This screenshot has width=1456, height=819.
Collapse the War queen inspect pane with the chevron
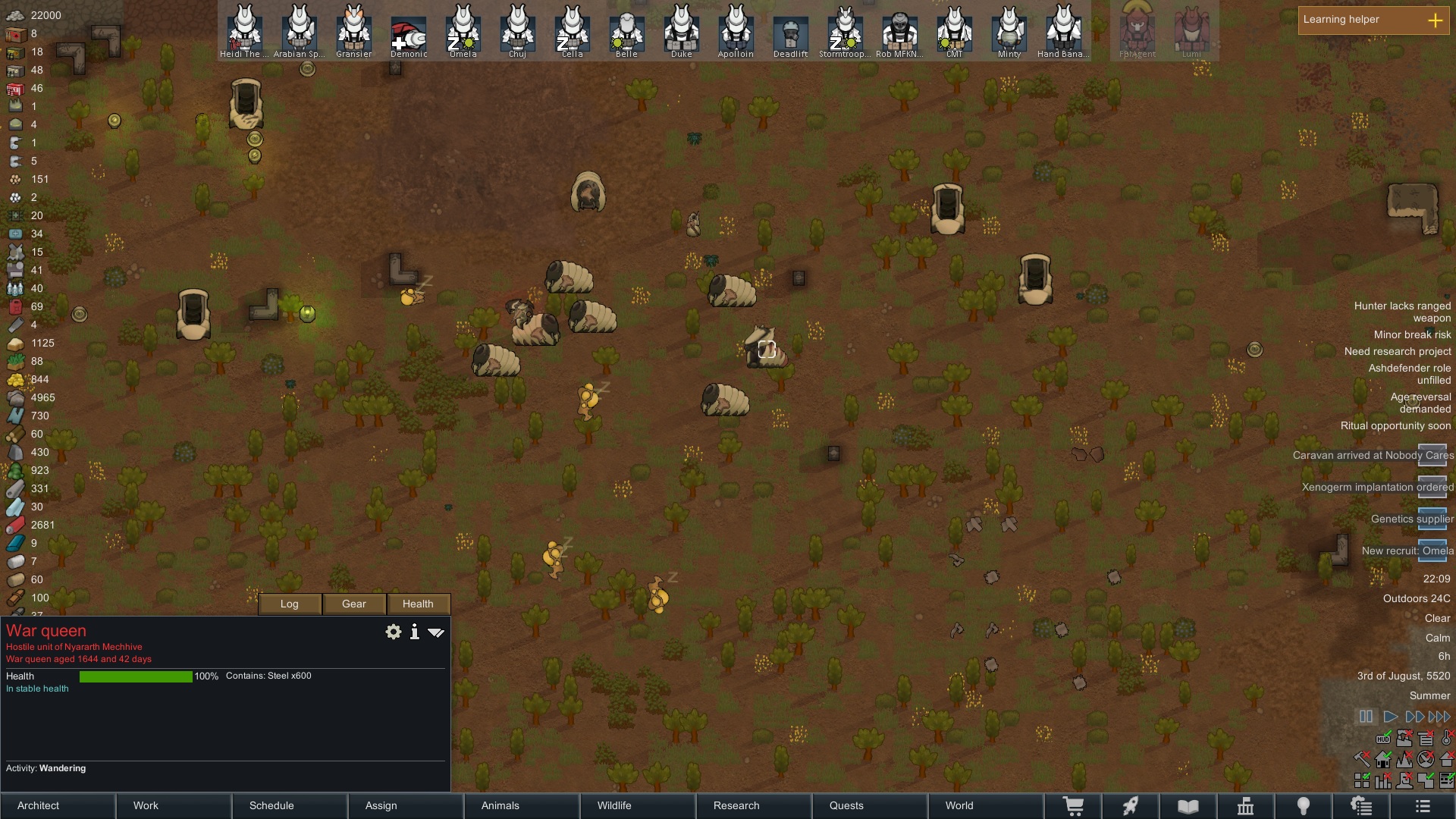tap(436, 631)
